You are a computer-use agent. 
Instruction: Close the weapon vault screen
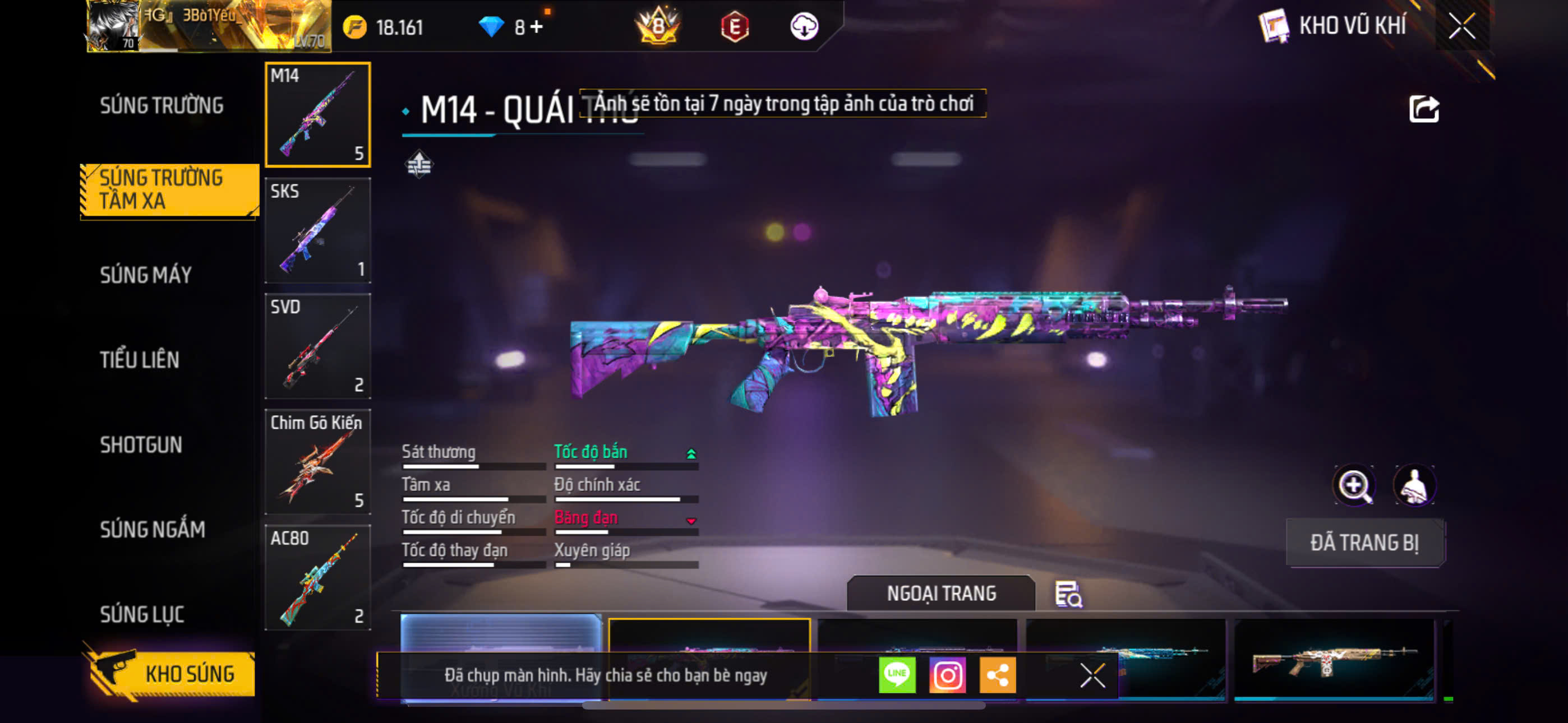coord(1461,26)
